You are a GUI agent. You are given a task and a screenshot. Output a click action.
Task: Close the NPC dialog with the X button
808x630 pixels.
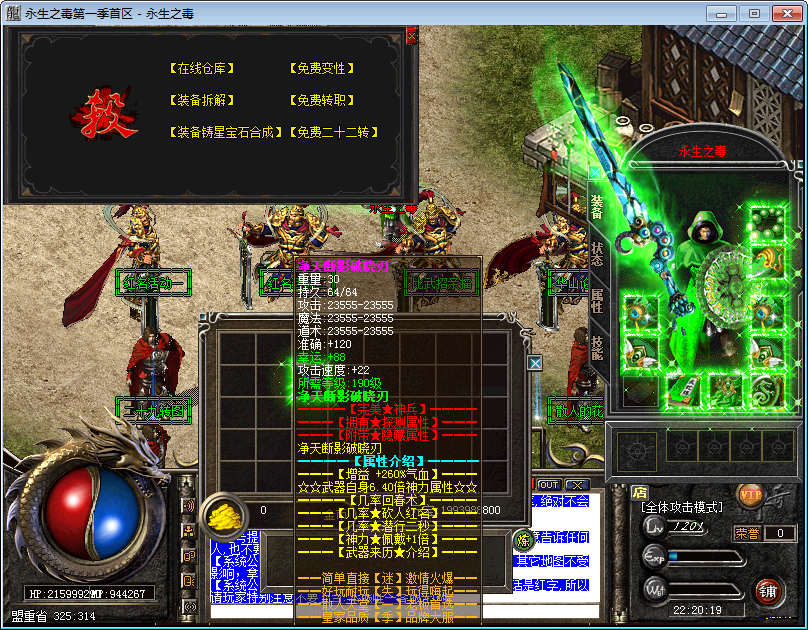coord(412,35)
